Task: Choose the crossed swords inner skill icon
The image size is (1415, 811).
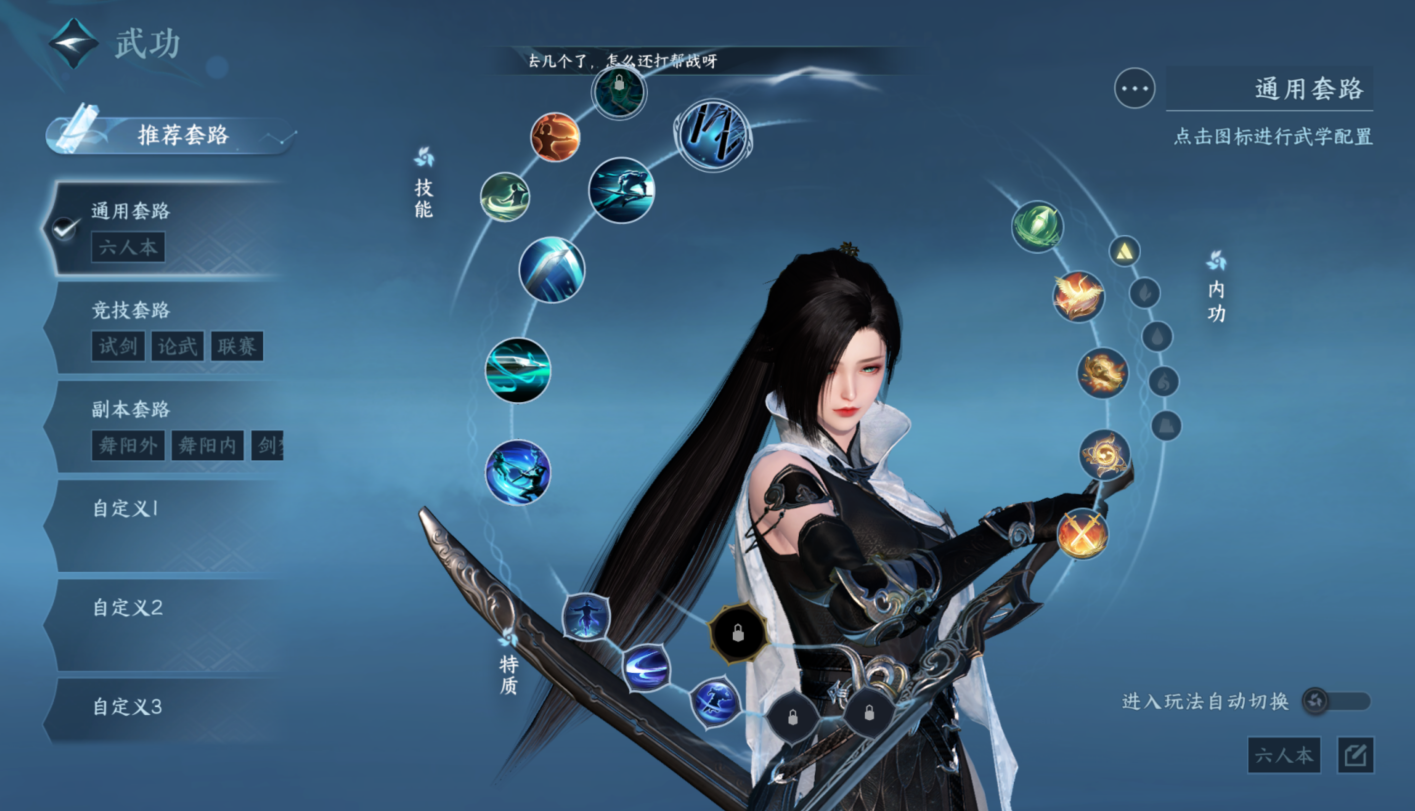Action: pyautogui.click(x=1082, y=532)
